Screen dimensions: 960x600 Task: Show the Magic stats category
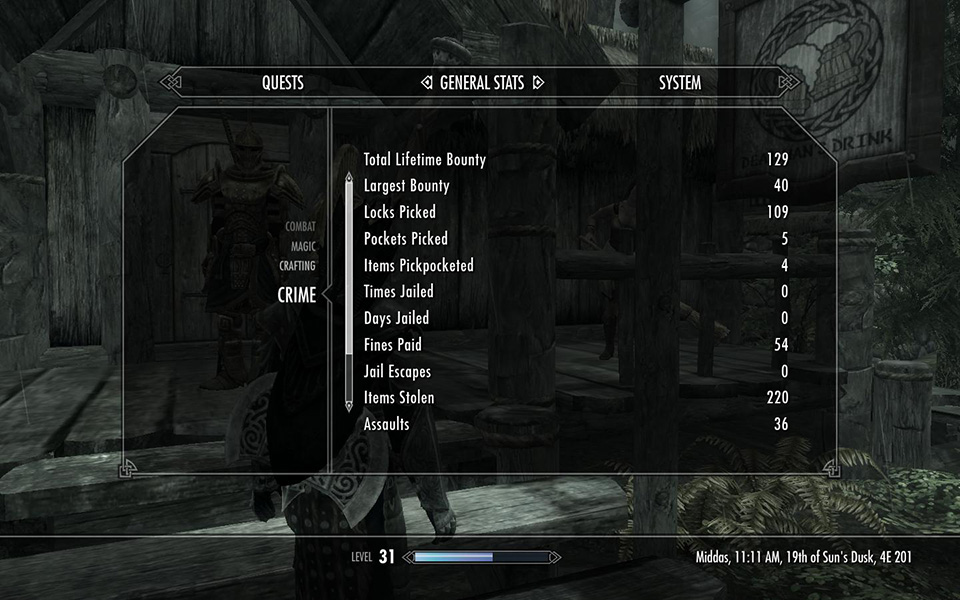coord(303,246)
